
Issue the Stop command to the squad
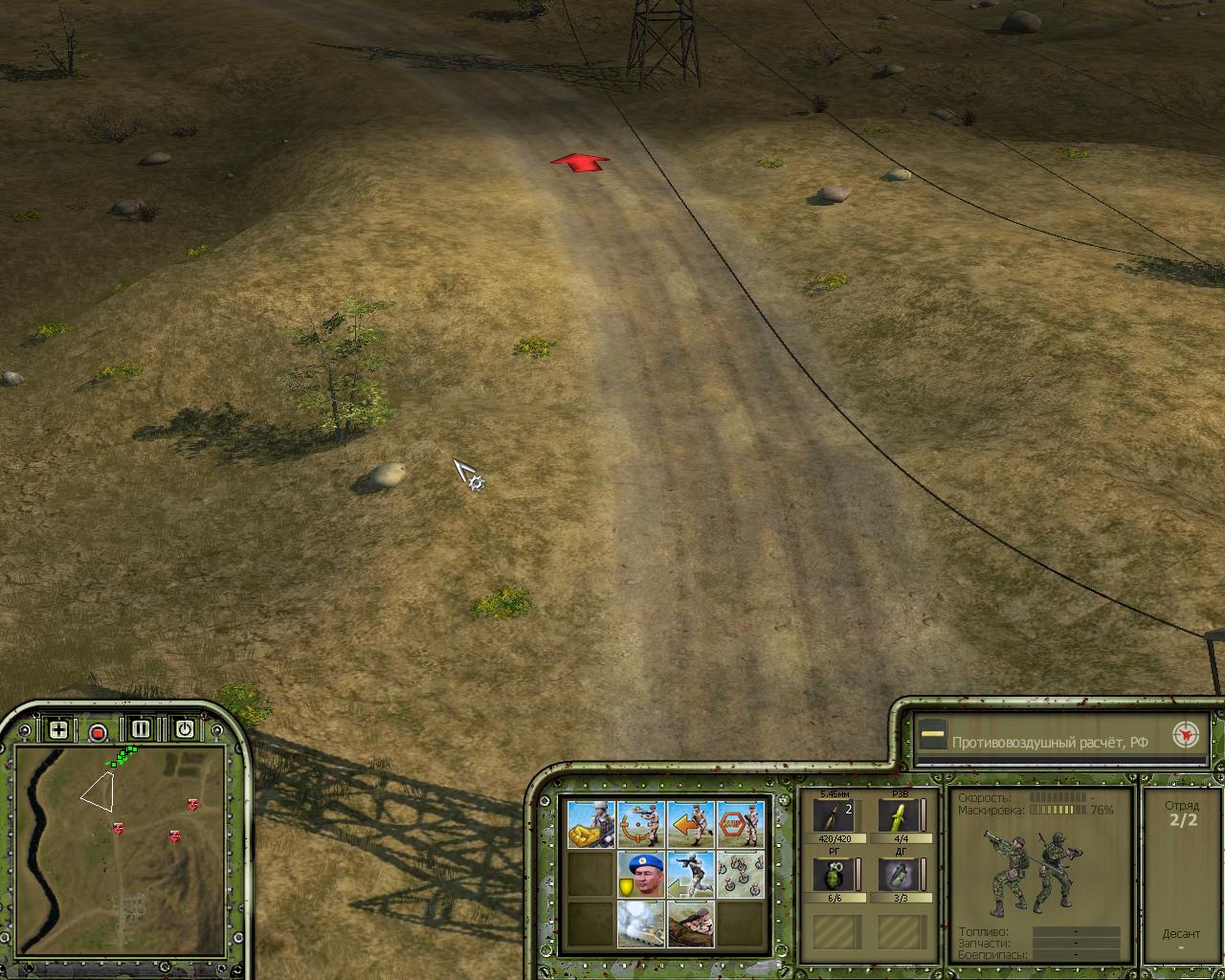[741, 825]
